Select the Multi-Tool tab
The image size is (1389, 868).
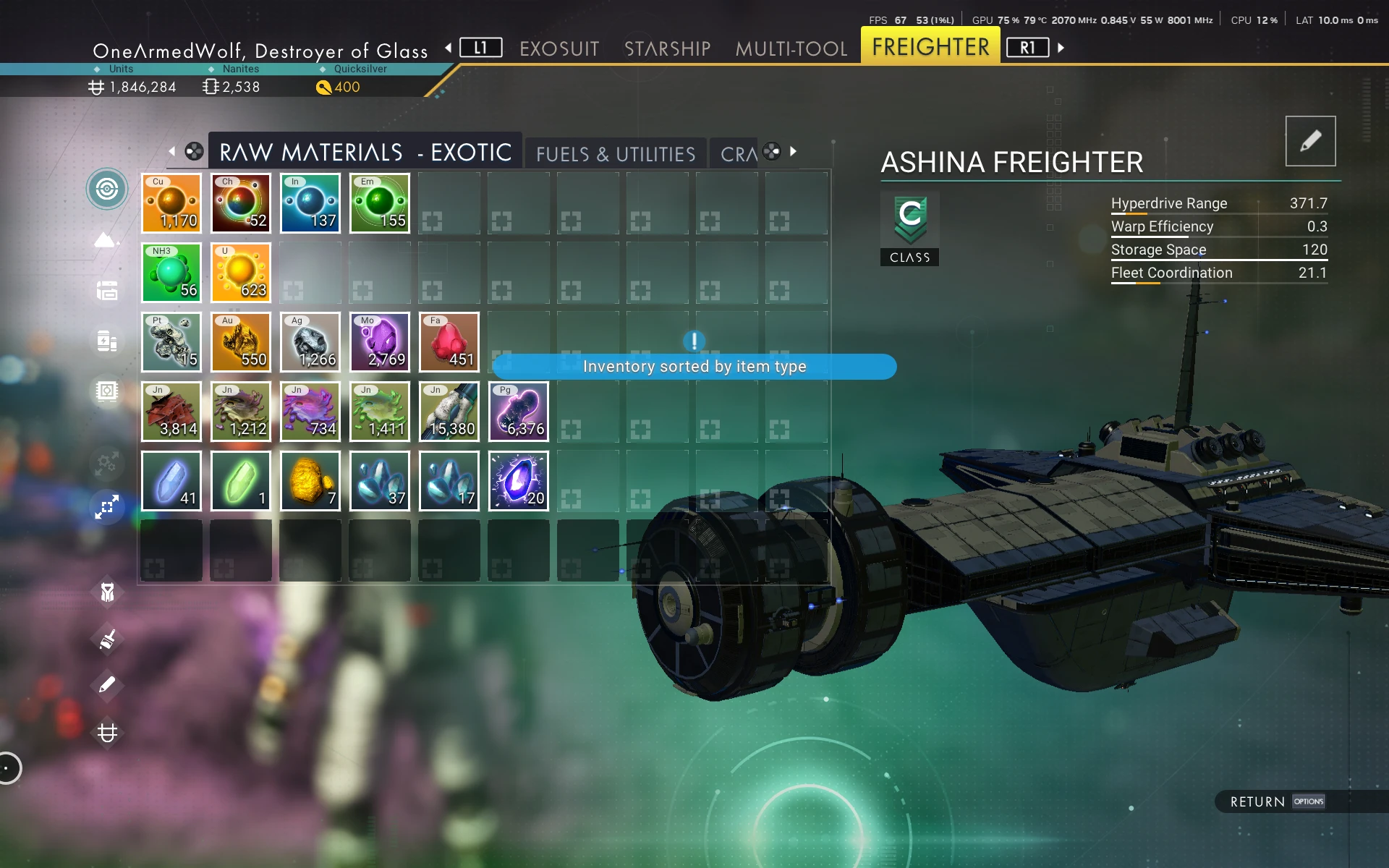click(791, 48)
